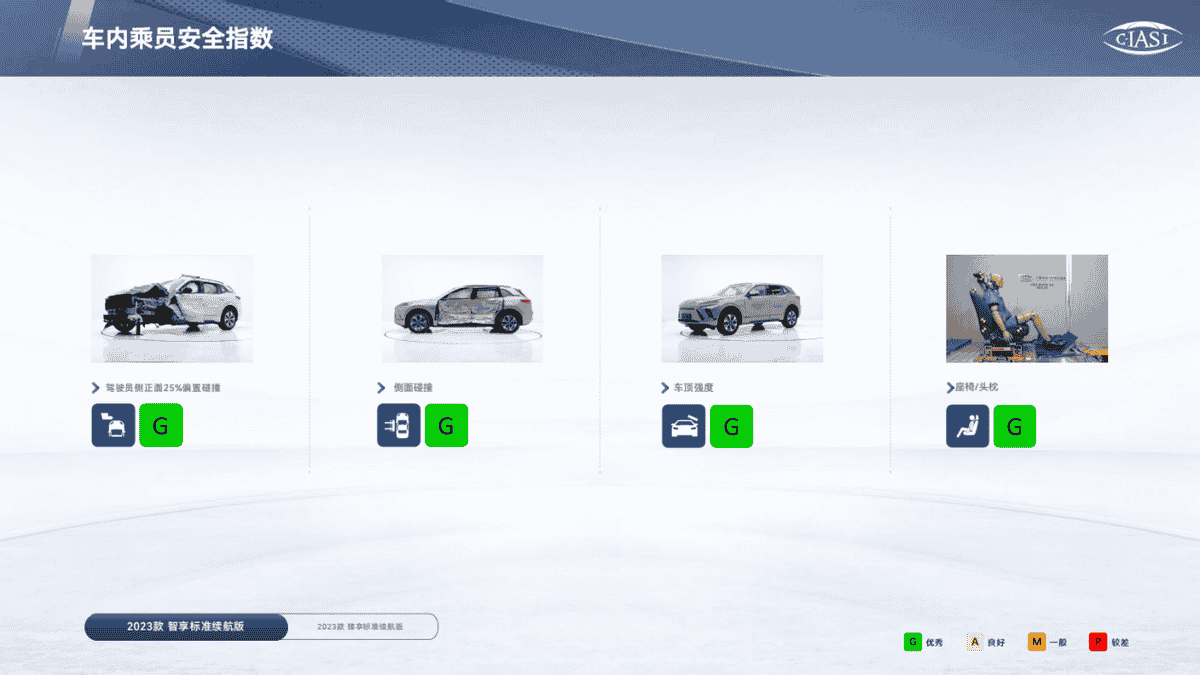
Task: Click the seat/head restraint icon
Action: 968,426
